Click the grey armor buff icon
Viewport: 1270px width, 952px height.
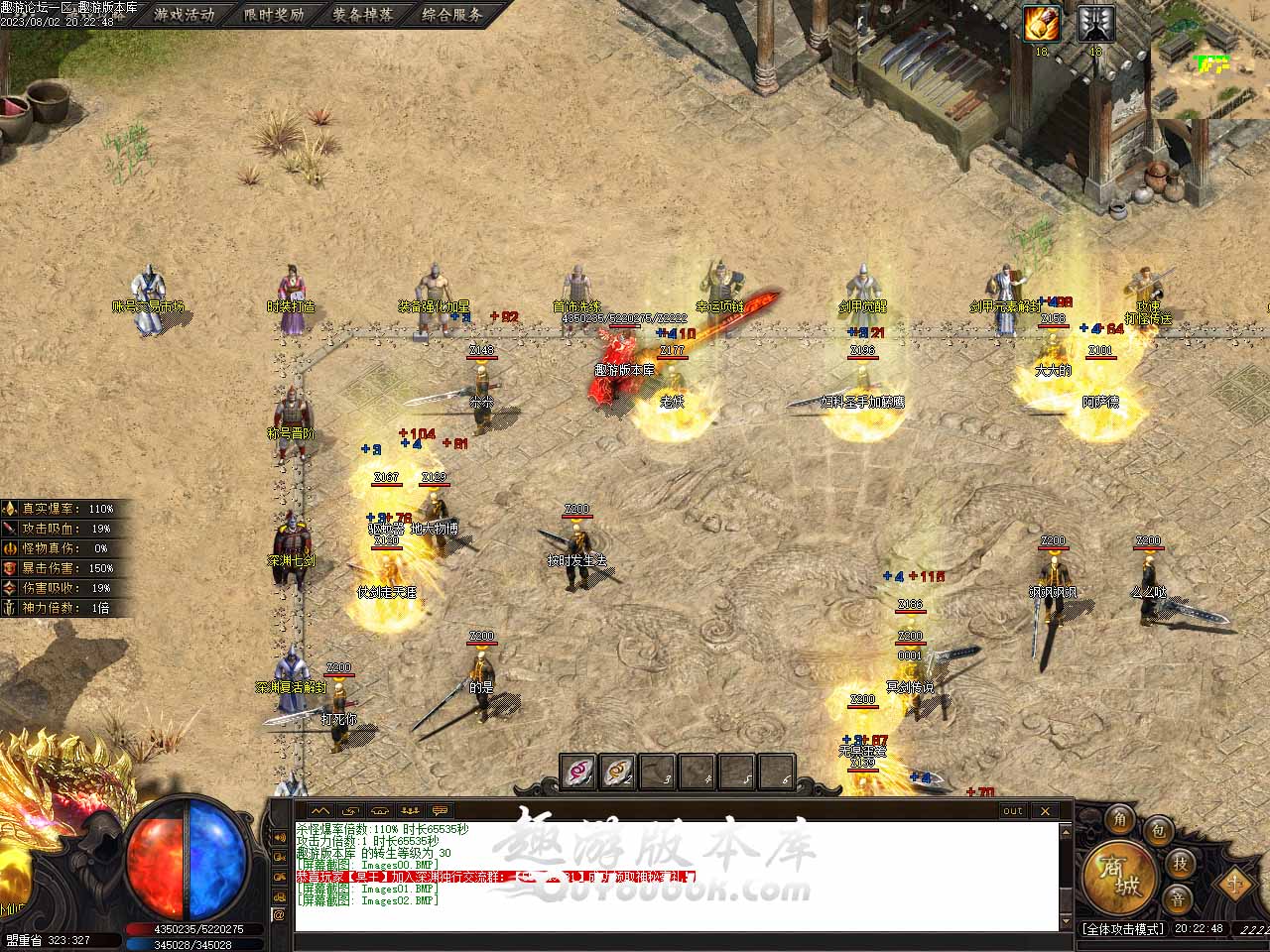[1095, 24]
